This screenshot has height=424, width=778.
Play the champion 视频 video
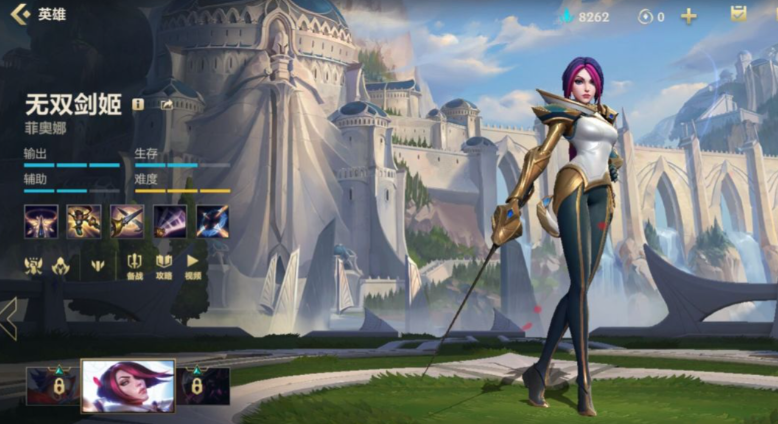coord(193,266)
